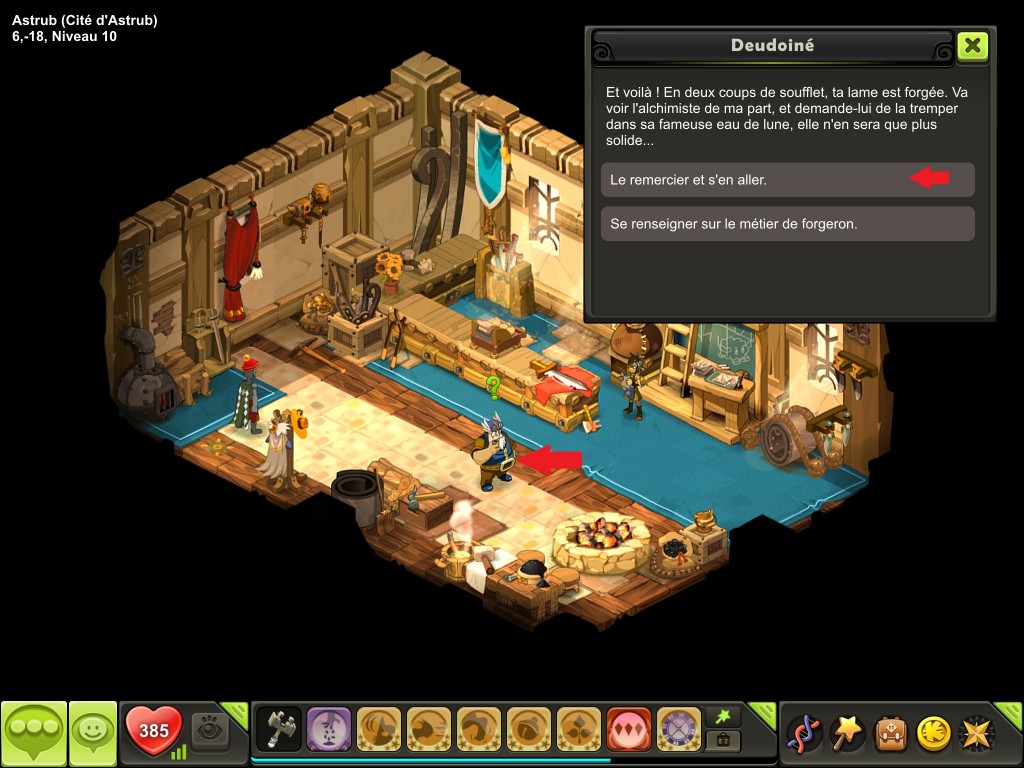The image size is (1024, 768).
Task: Select "Se renseigner sur le métier de forgeron"
Action: [x=787, y=224]
